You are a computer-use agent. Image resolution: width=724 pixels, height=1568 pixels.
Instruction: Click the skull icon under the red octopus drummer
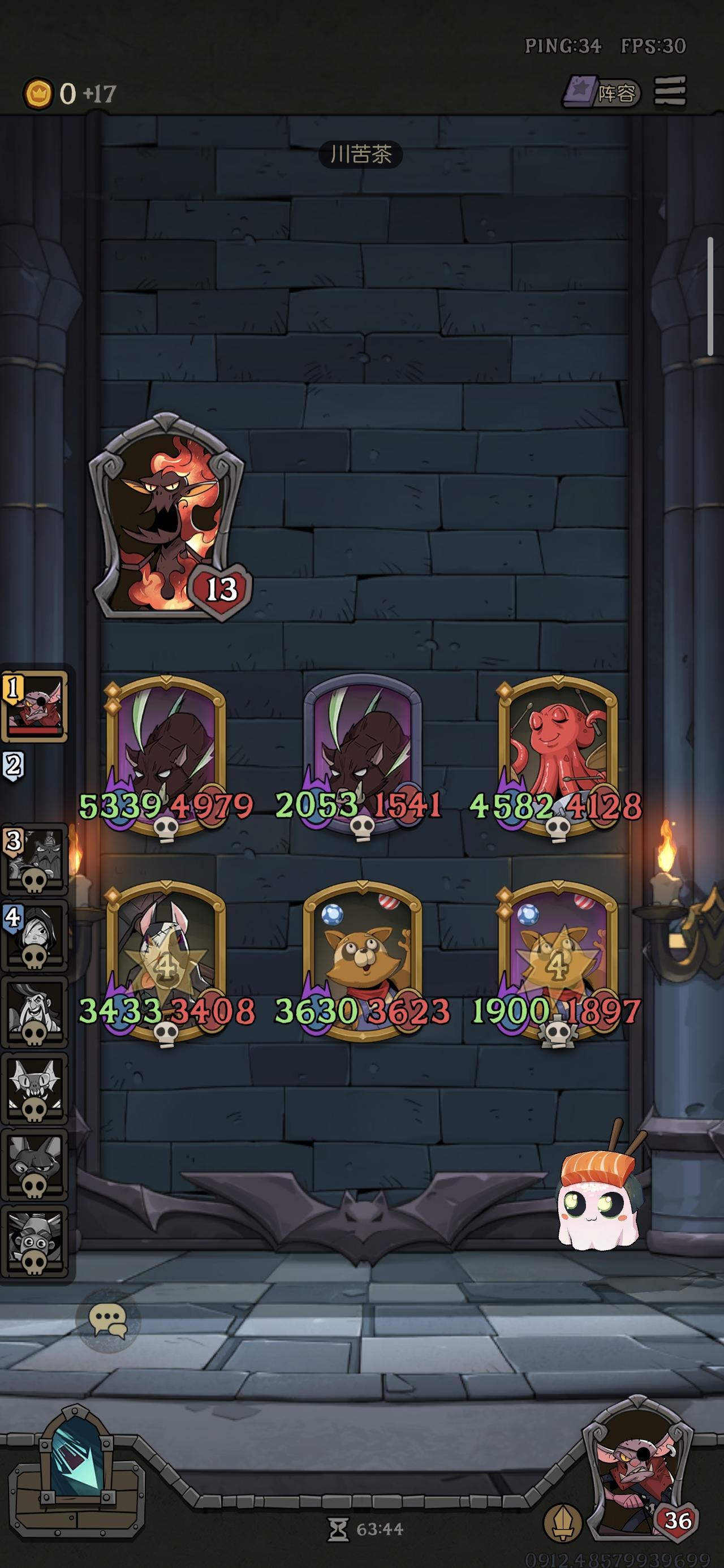[x=559, y=829]
